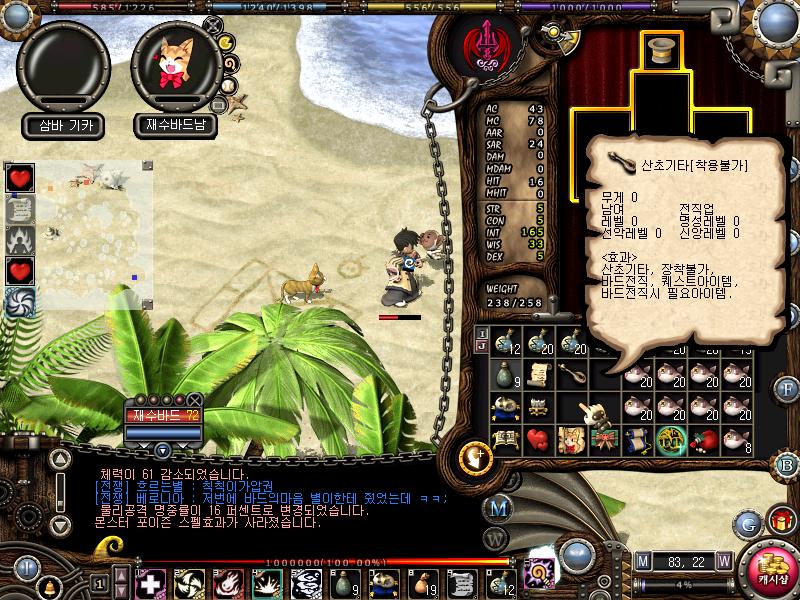800x600 pixels.
Task: Select the green glowing emblem item in the inventory
Action: pyautogui.click(x=670, y=439)
